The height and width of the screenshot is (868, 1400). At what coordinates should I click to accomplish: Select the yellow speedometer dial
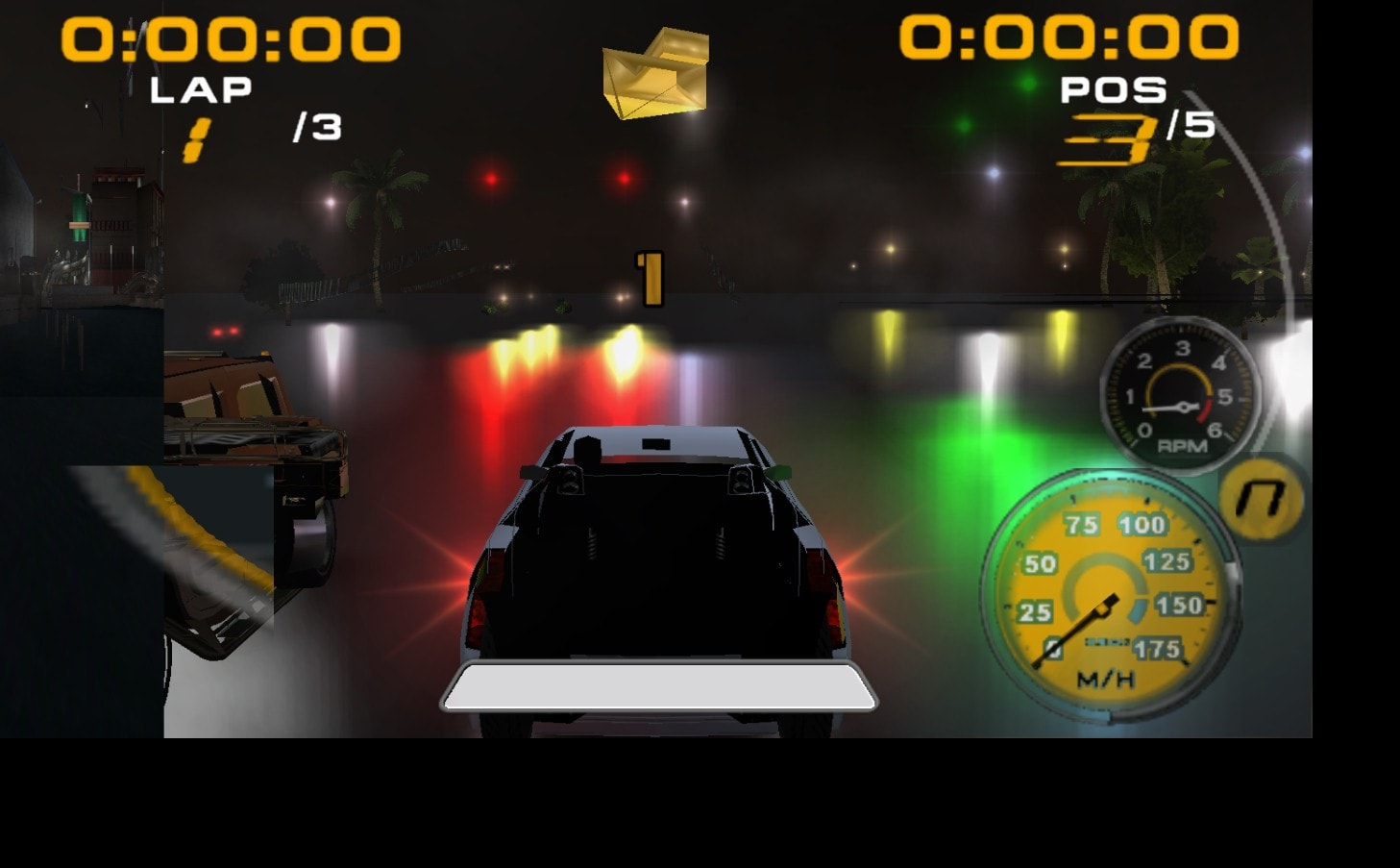1105,591
